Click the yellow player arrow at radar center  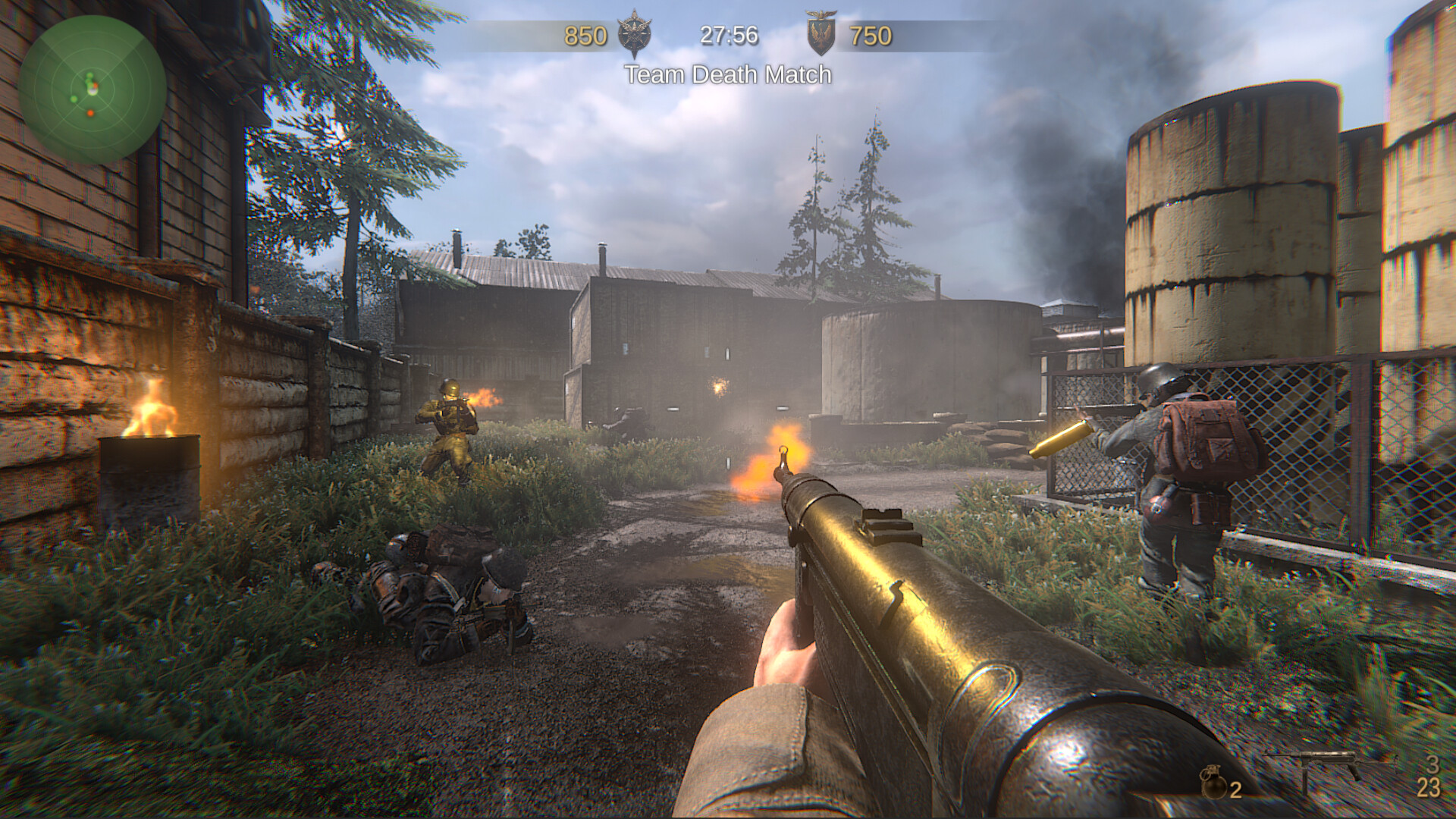(92, 90)
